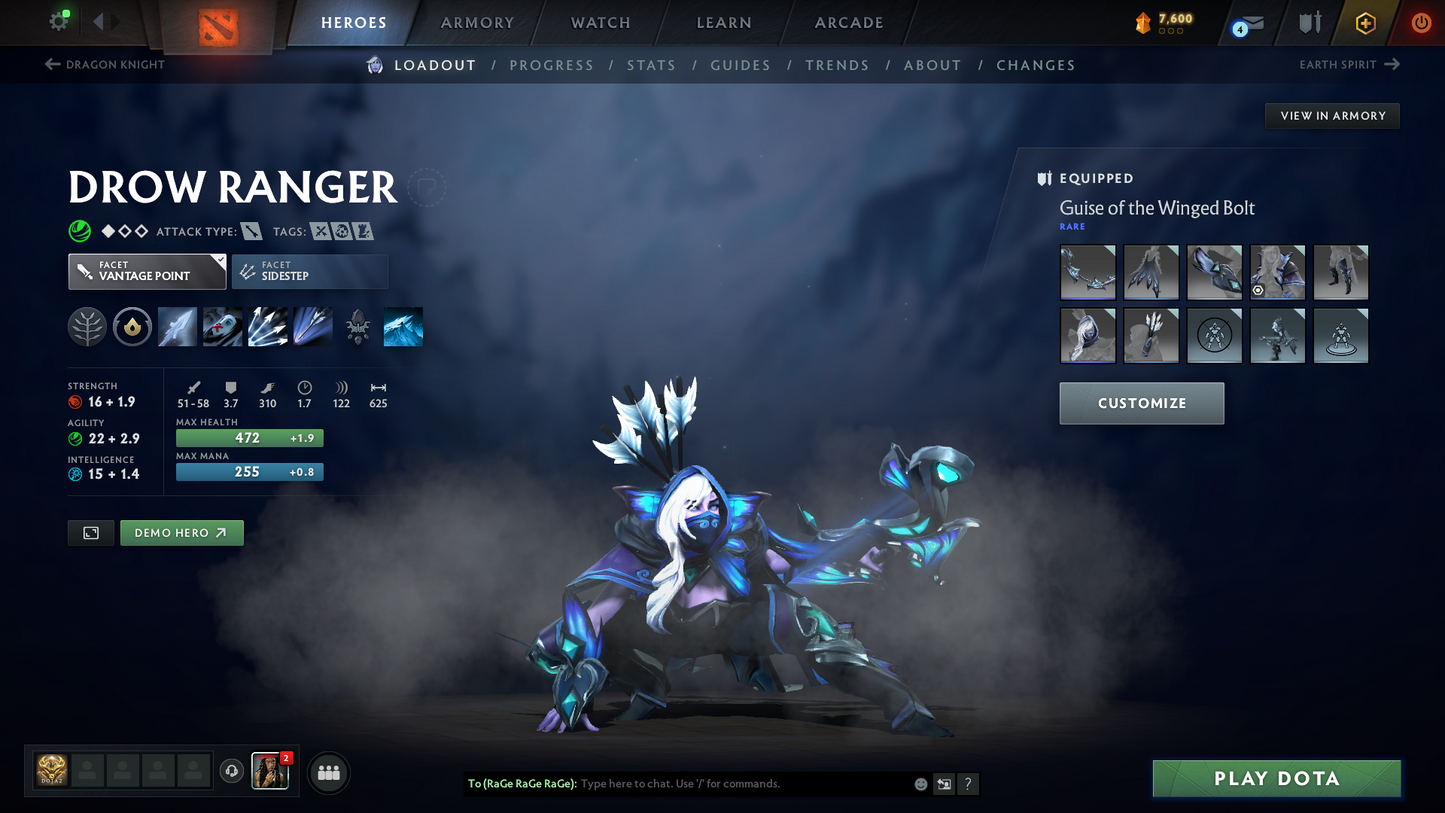The image size is (1445, 813).
Task: Click the VIEW IN ARMORY button
Action: [1332, 115]
